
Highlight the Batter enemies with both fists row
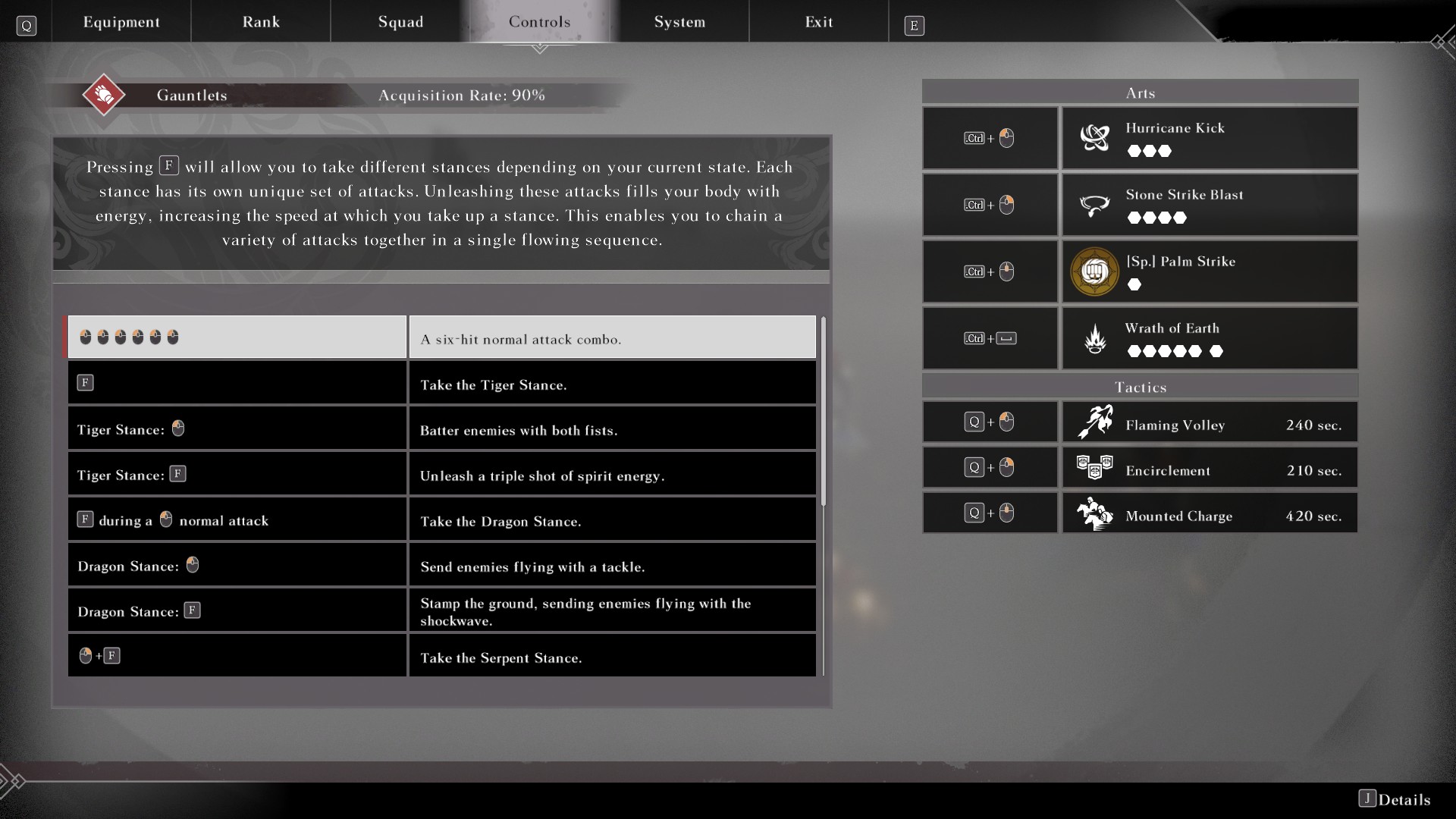441,428
